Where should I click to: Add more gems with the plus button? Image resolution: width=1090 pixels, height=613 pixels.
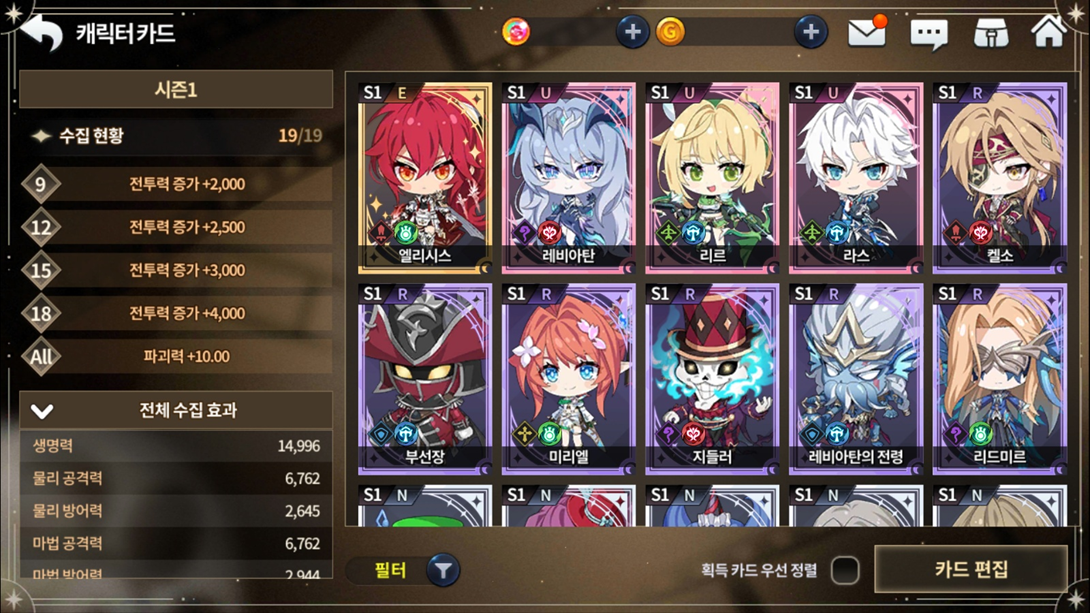click(x=631, y=32)
